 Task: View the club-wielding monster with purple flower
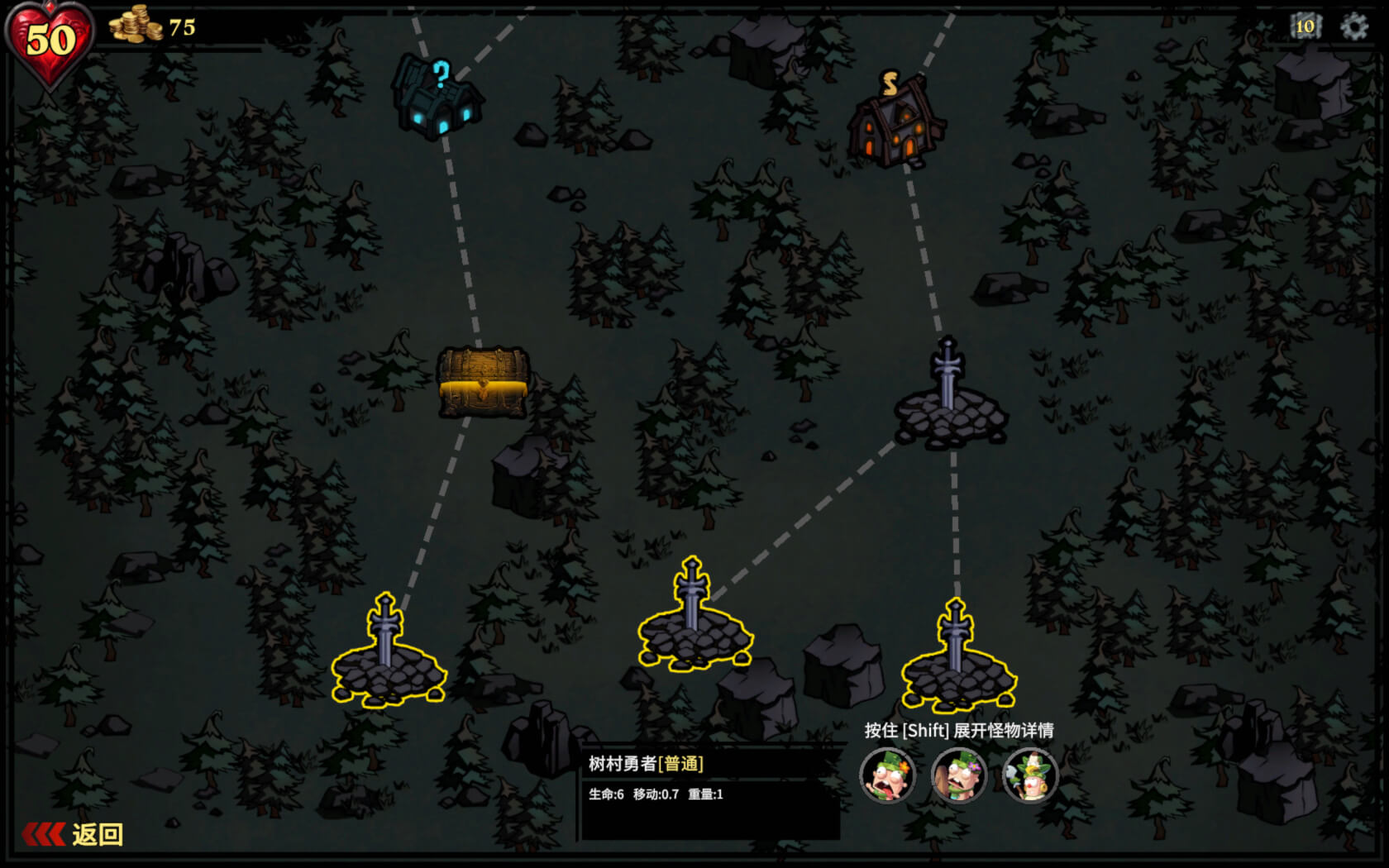click(959, 776)
